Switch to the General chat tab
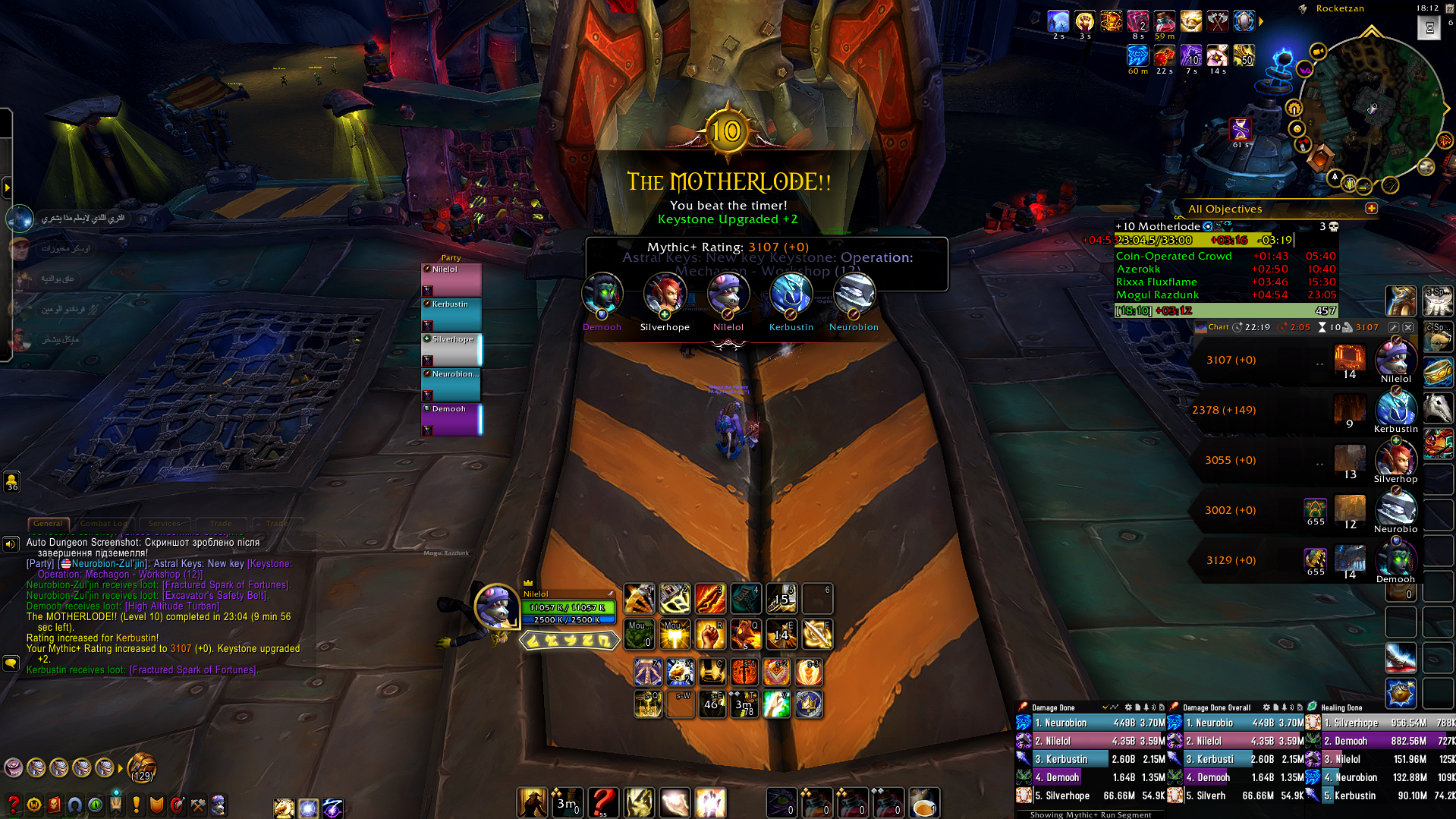This screenshot has width=1456, height=819. (x=48, y=524)
